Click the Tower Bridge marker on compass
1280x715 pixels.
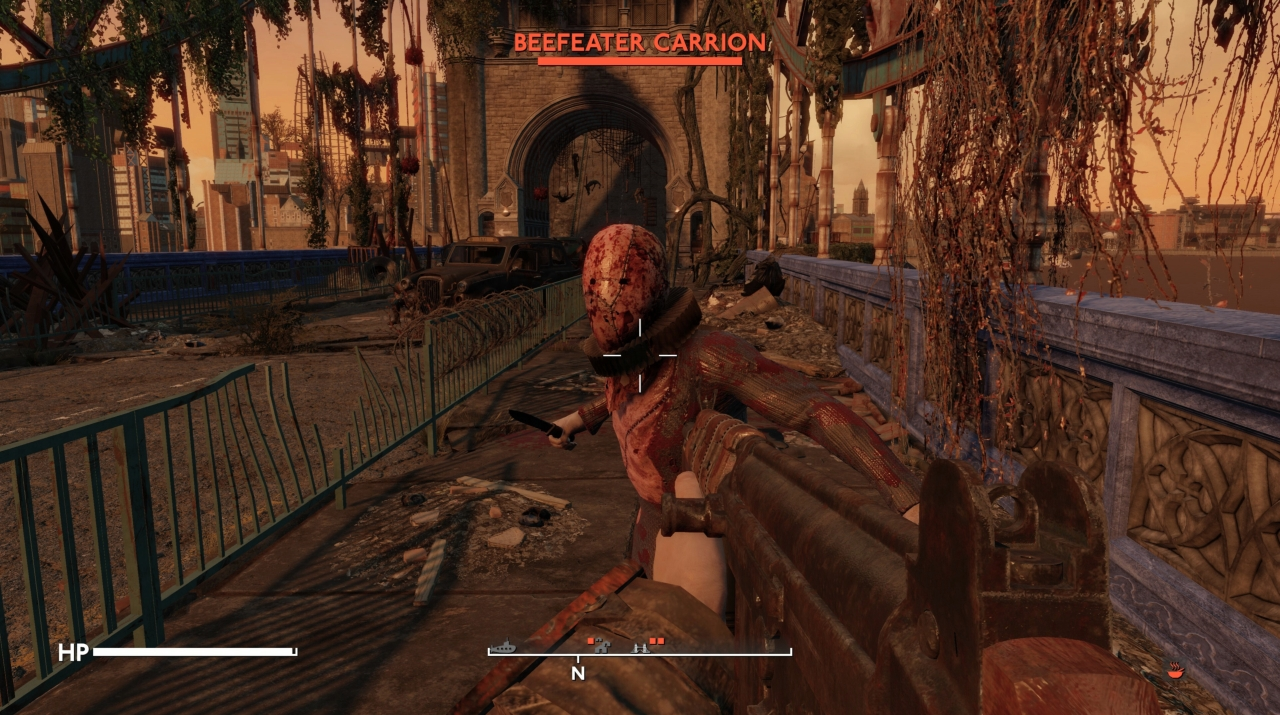pyautogui.click(x=639, y=647)
